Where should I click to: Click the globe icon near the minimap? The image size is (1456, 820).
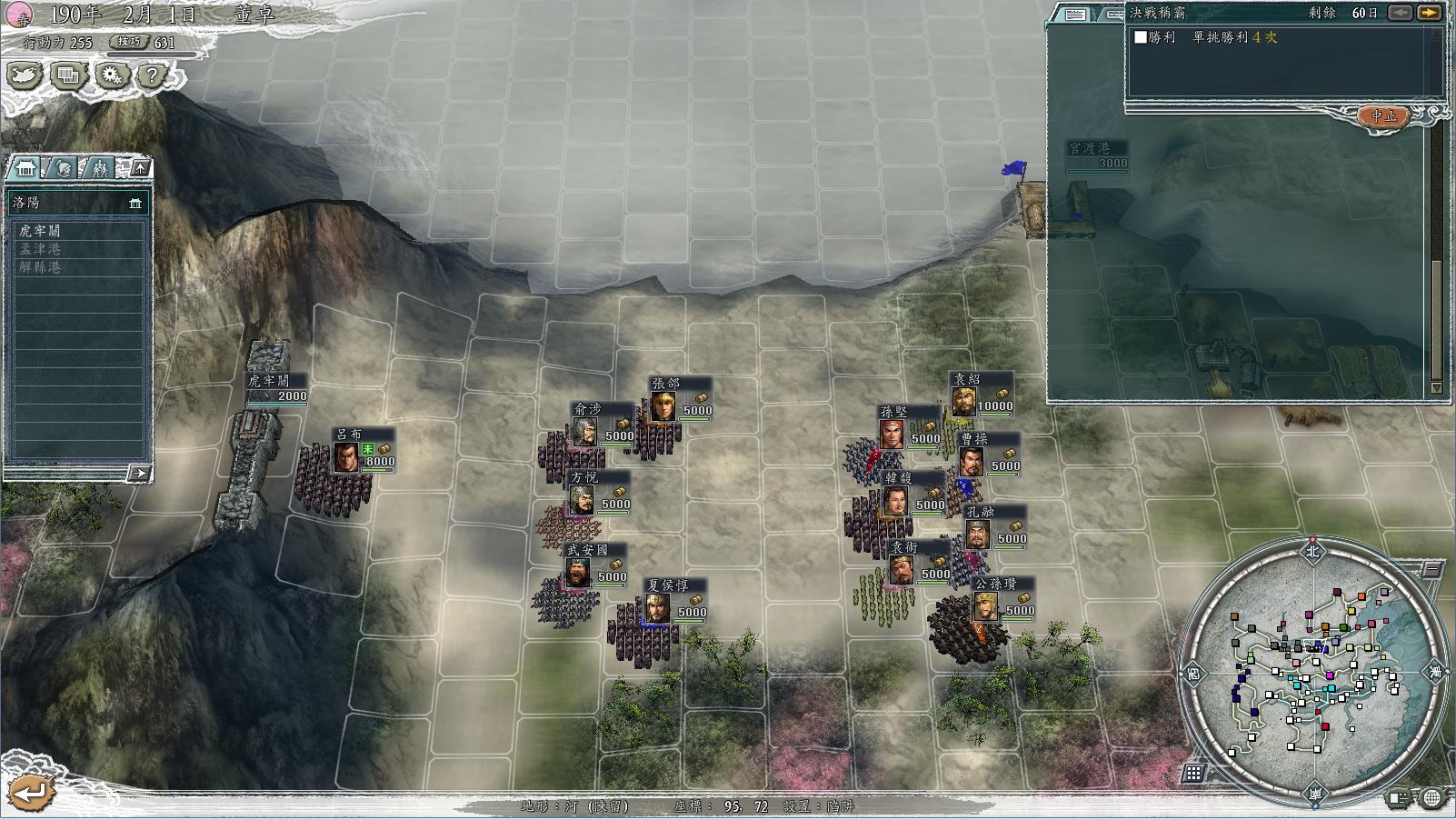(x=1432, y=798)
